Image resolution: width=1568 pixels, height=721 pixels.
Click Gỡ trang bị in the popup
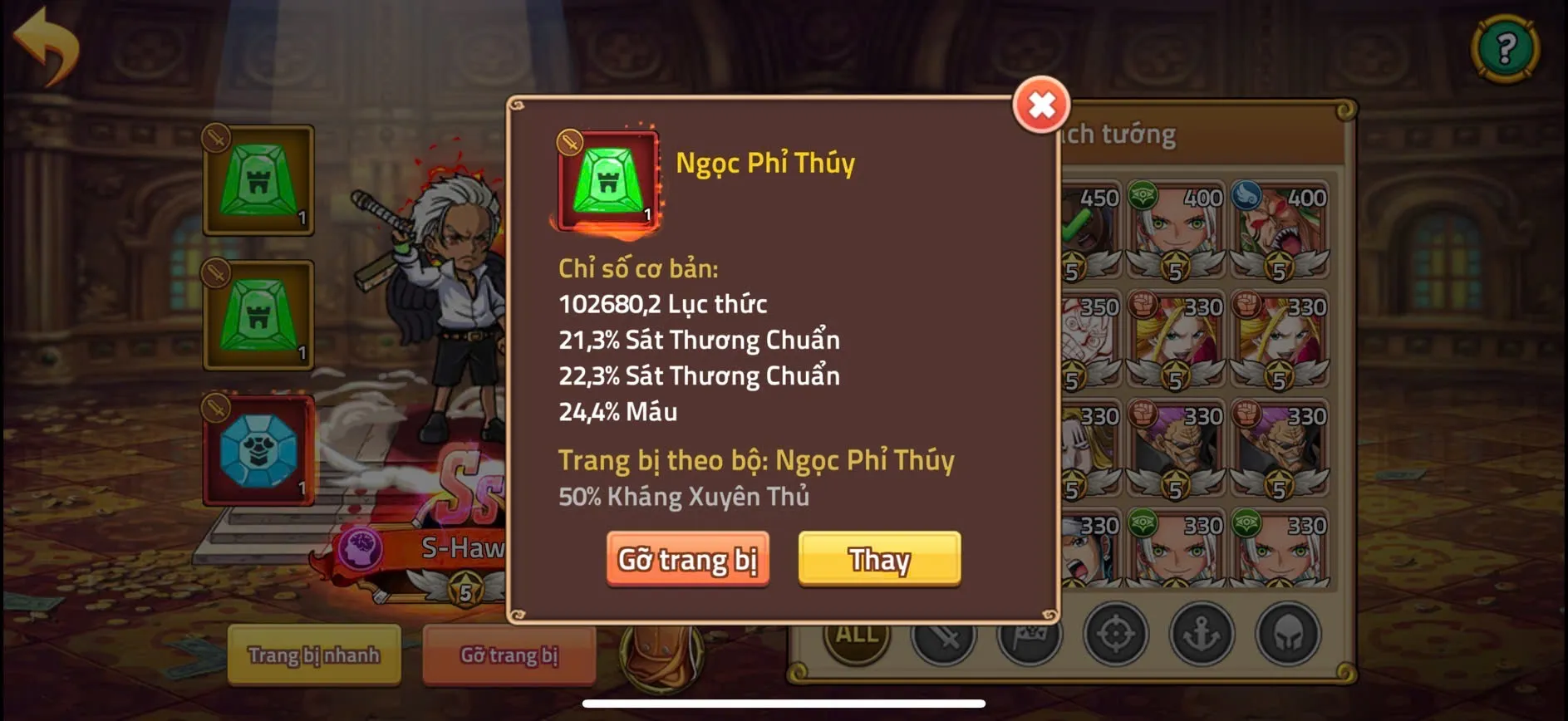[688, 559]
